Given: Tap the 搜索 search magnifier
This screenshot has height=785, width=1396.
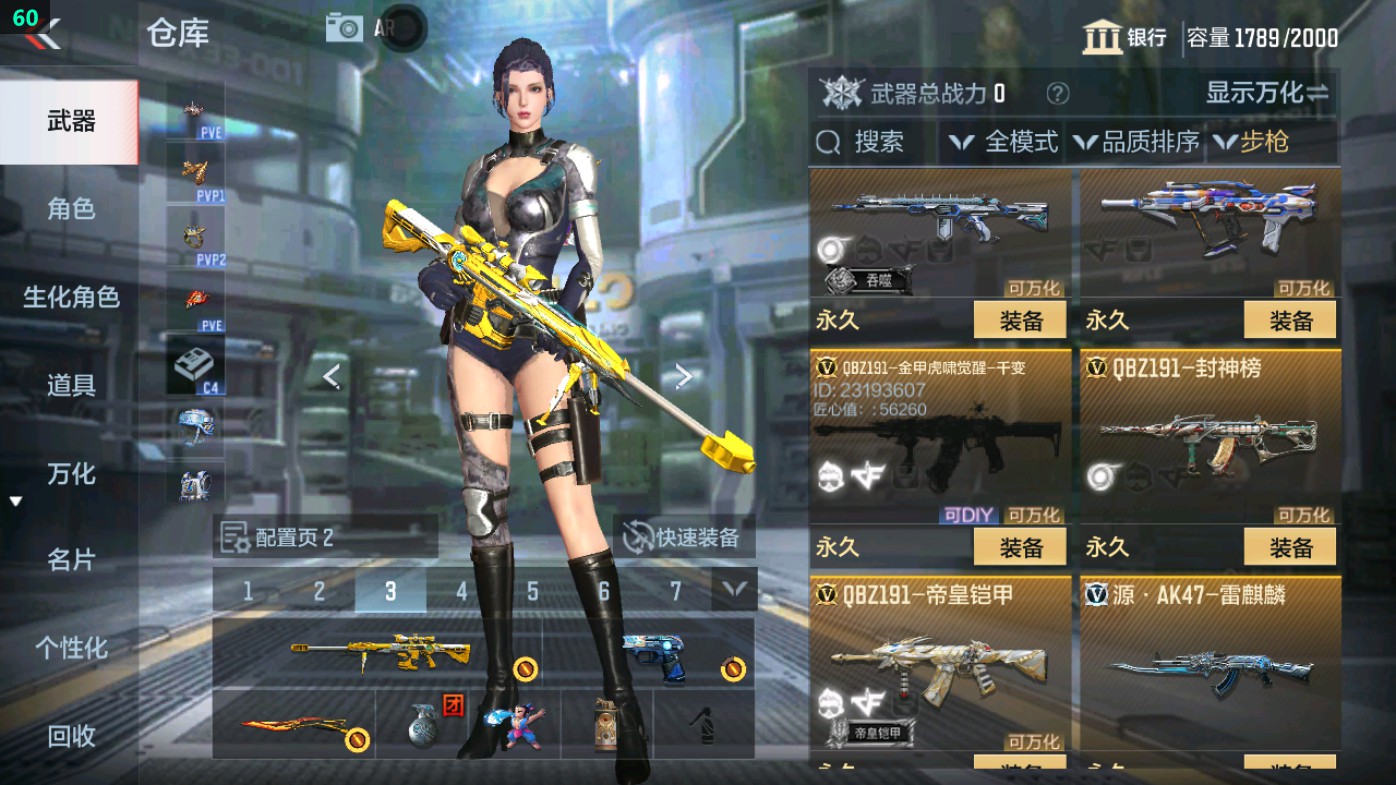Looking at the screenshot, I should click(x=830, y=143).
